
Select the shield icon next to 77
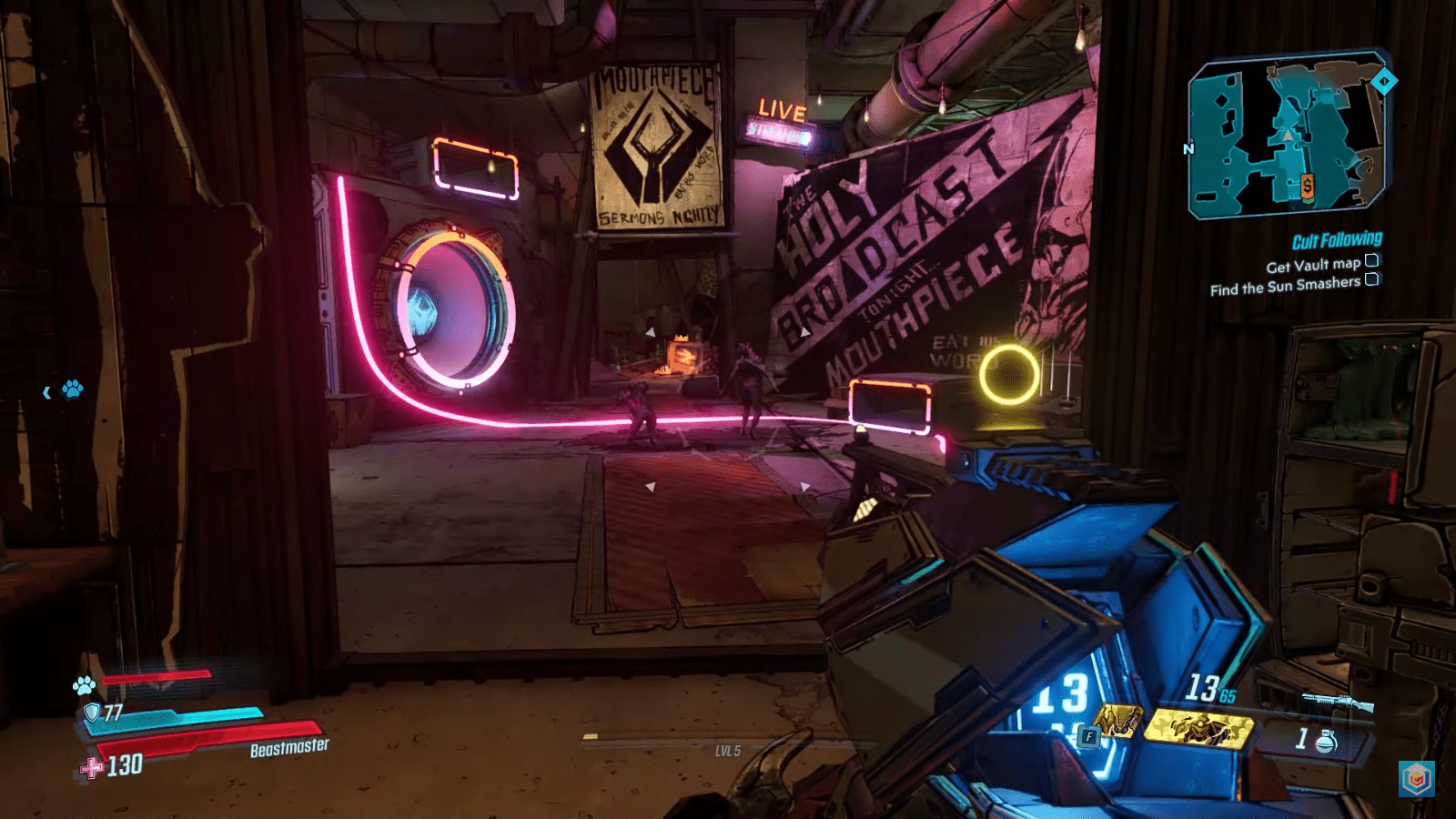pyautogui.click(x=91, y=714)
